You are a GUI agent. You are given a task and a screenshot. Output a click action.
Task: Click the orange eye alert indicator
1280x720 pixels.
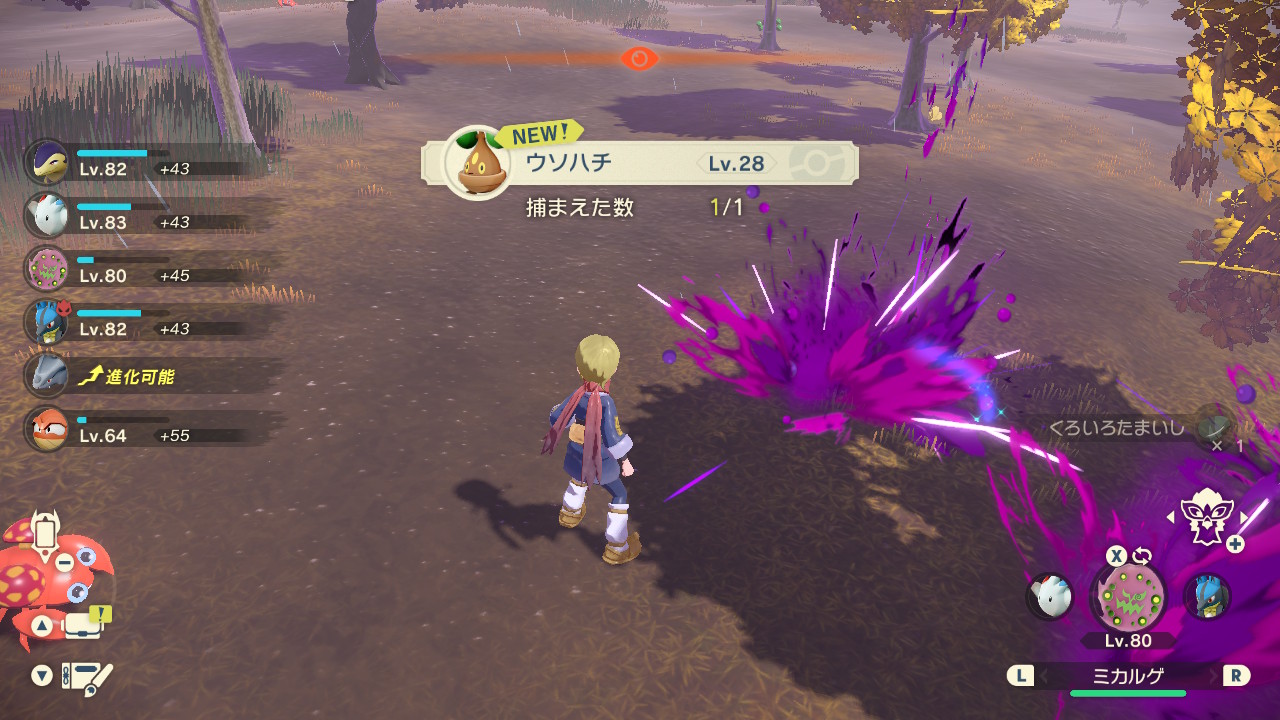(639, 58)
